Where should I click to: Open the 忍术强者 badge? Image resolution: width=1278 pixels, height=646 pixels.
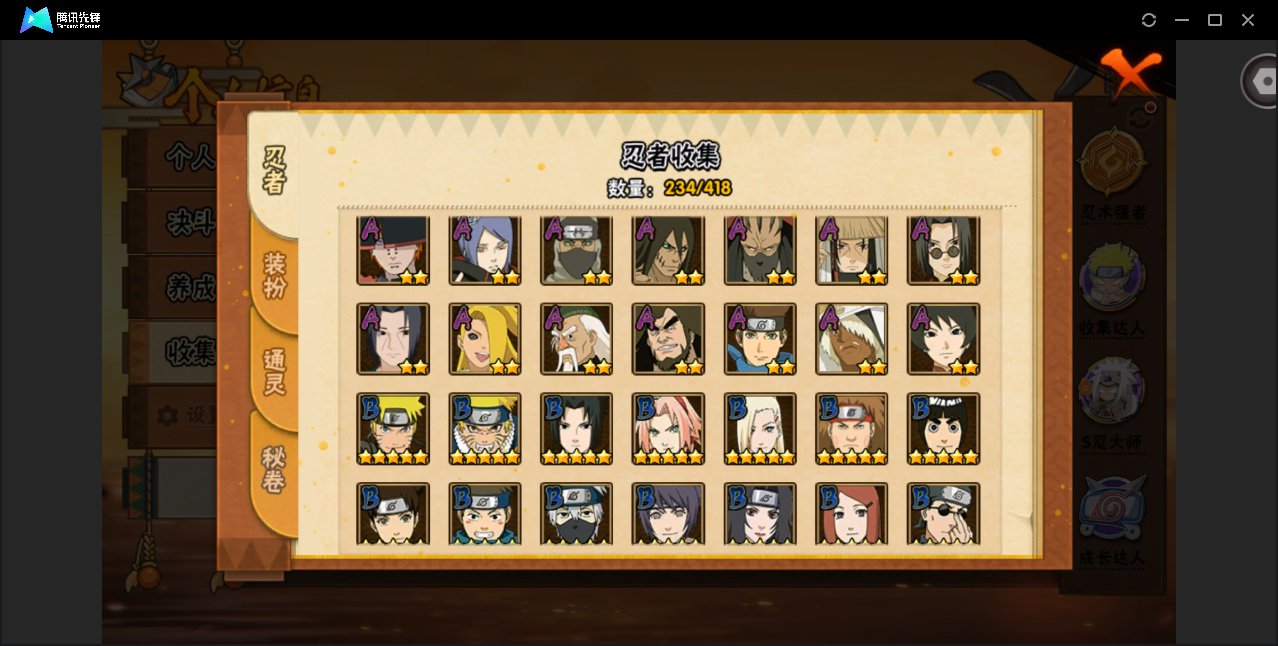click(x=1112, y=166)
